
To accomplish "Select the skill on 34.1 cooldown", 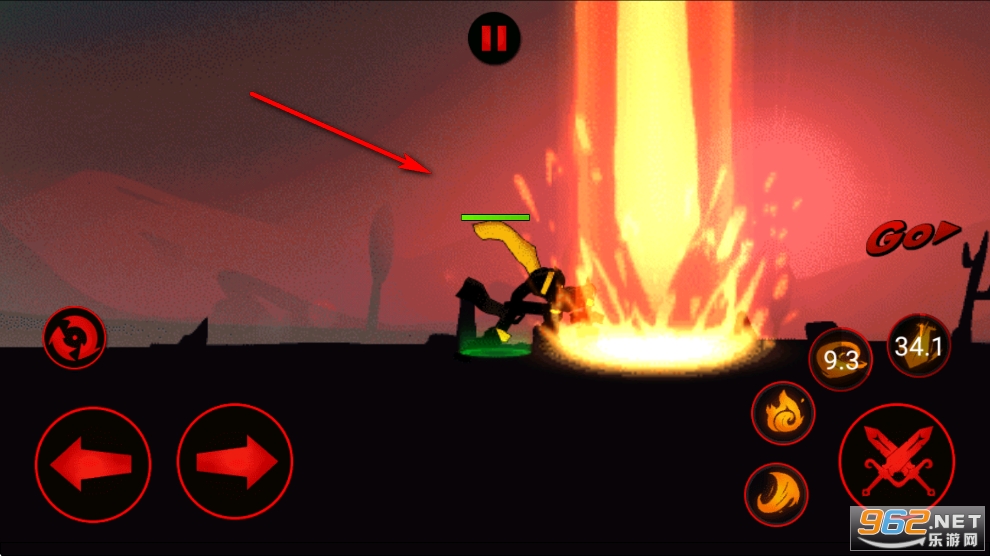I will click(x=919, y=346).
